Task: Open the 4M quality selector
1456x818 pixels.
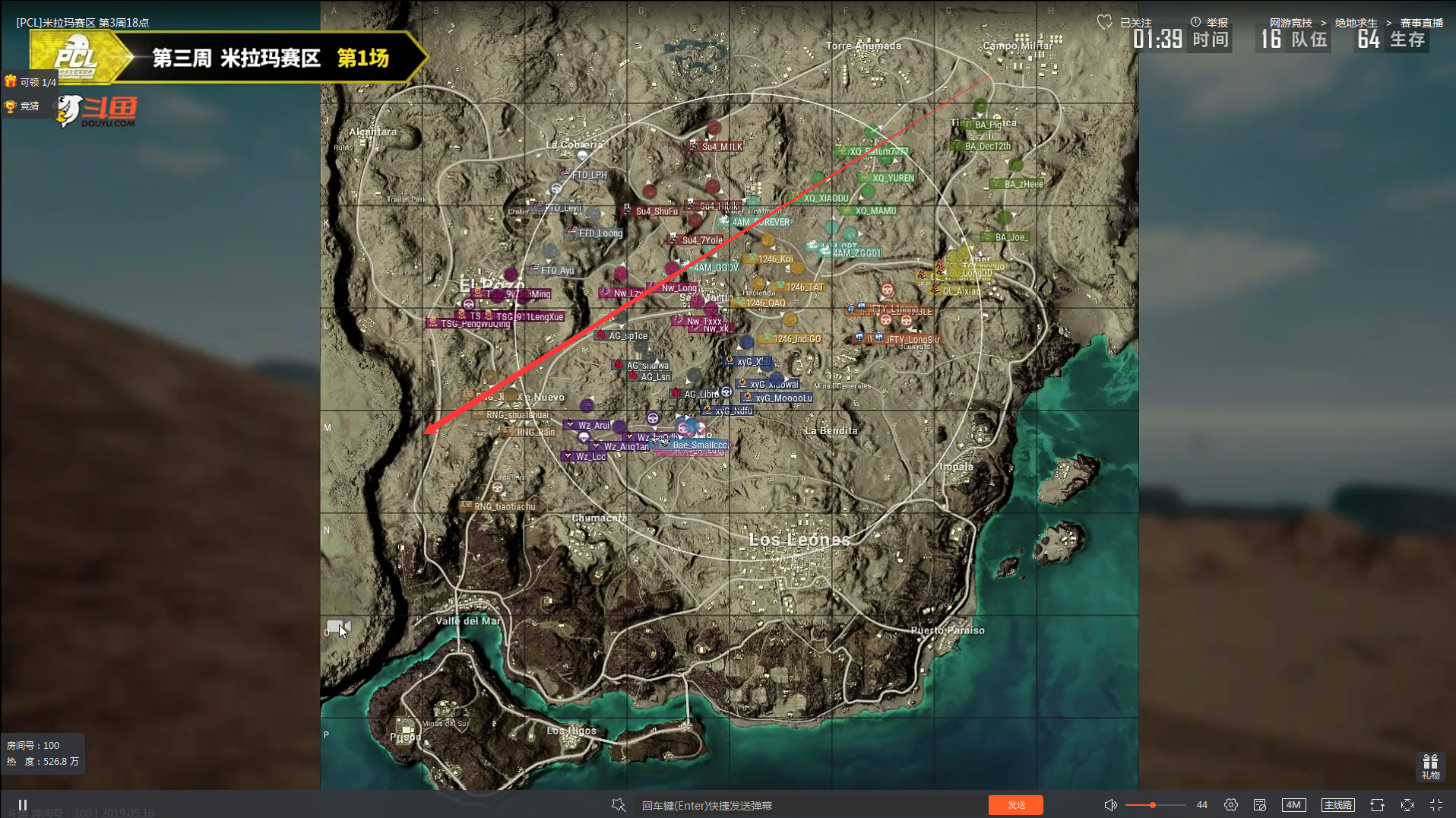Action: 1294,804
